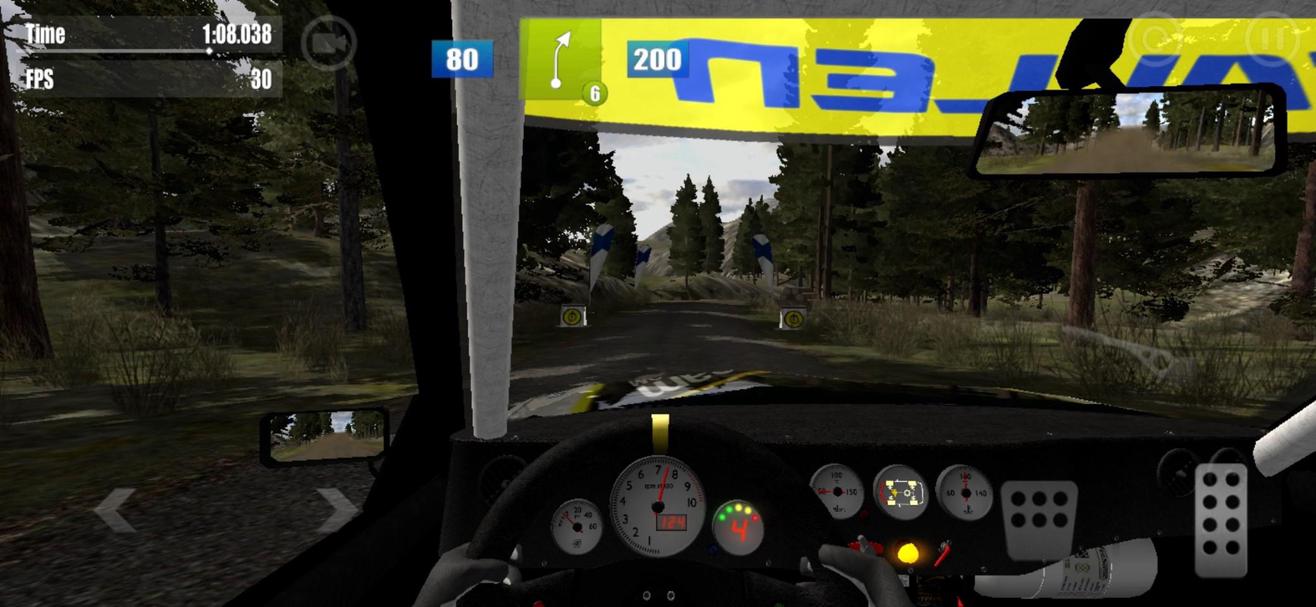
Task: Steer left with the left arrow
Action: click(x=114, y=510)
